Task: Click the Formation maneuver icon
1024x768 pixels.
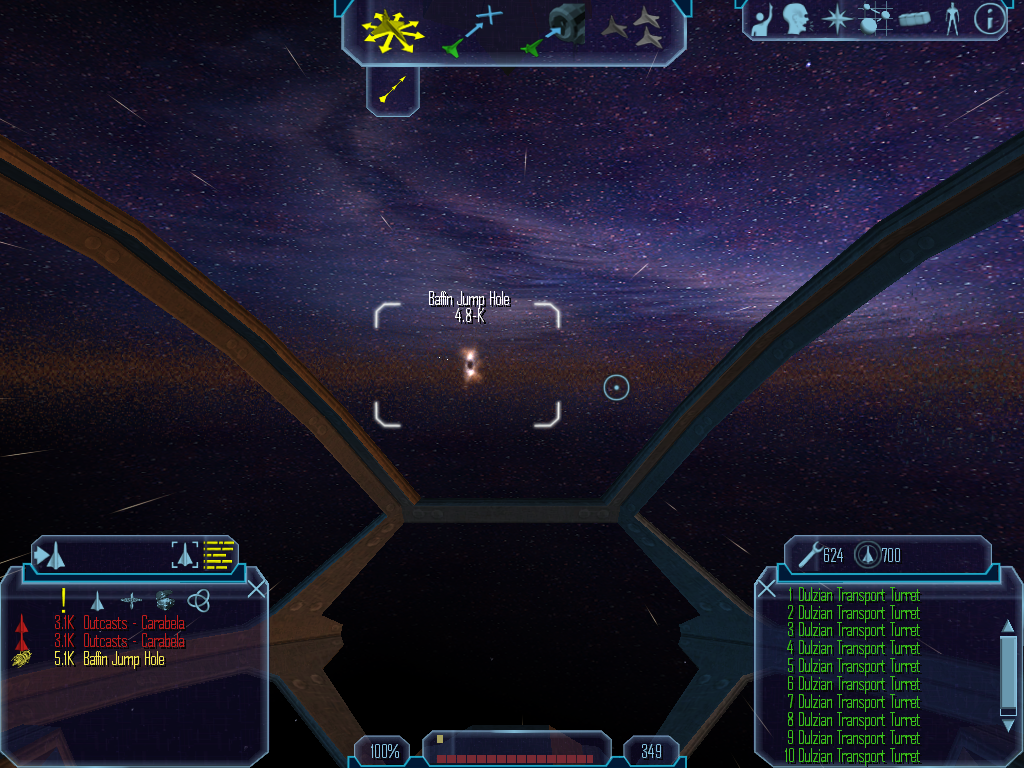Action: (633, 28)
